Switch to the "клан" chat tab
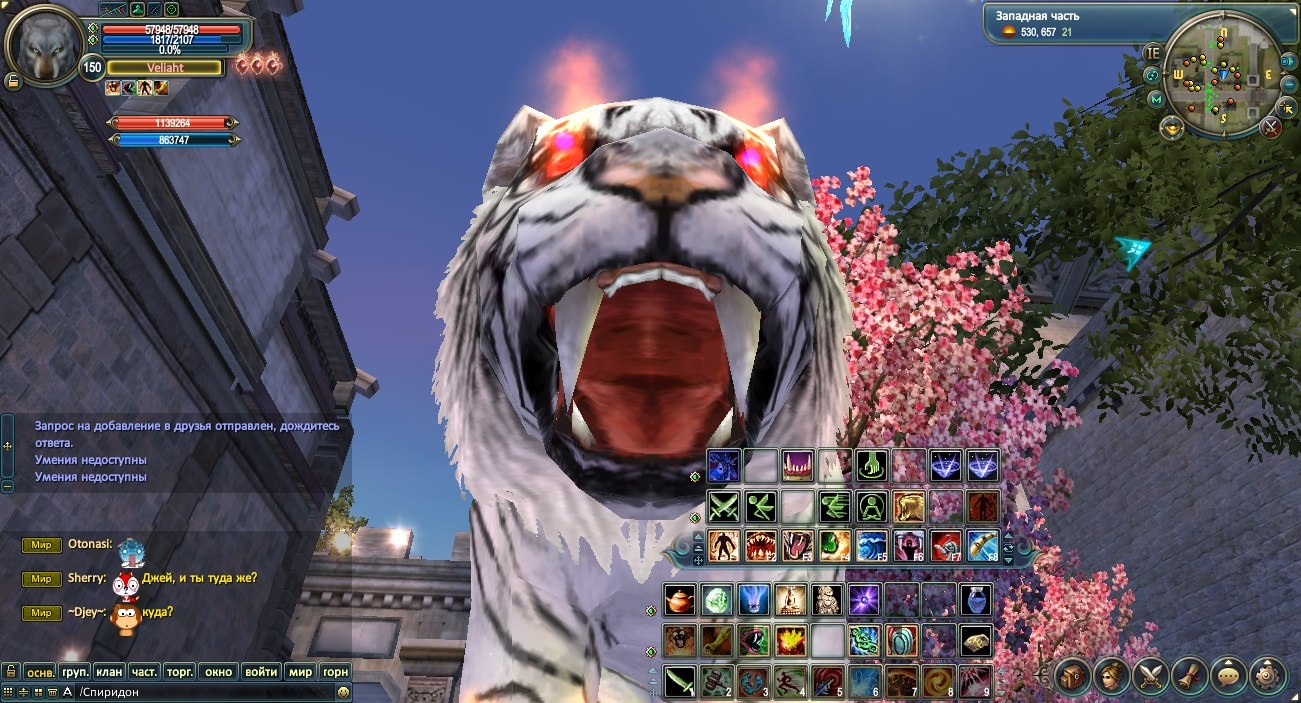1301x703 pixels. pos(110,672)
